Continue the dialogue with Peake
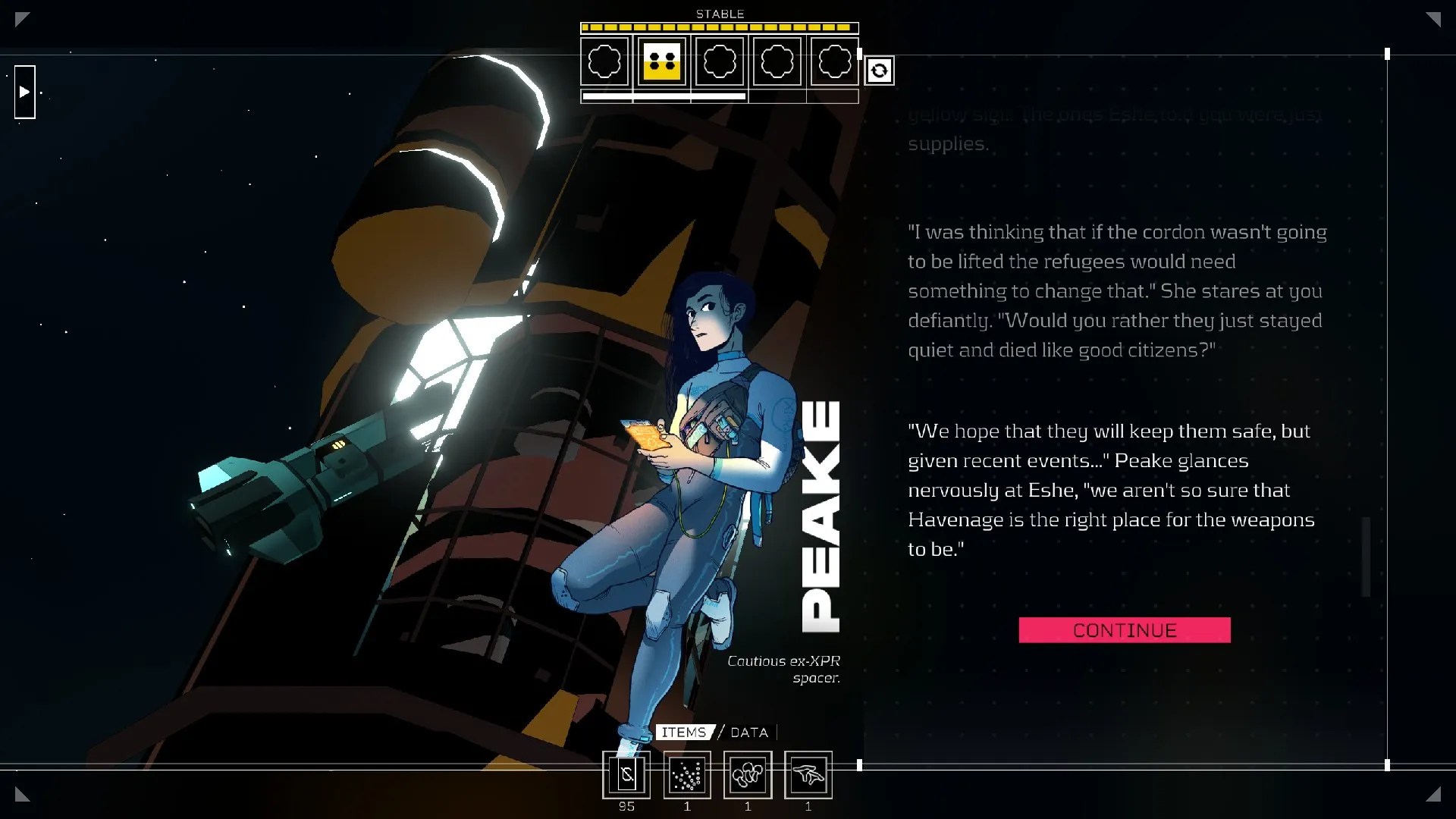 (1124, 630)
